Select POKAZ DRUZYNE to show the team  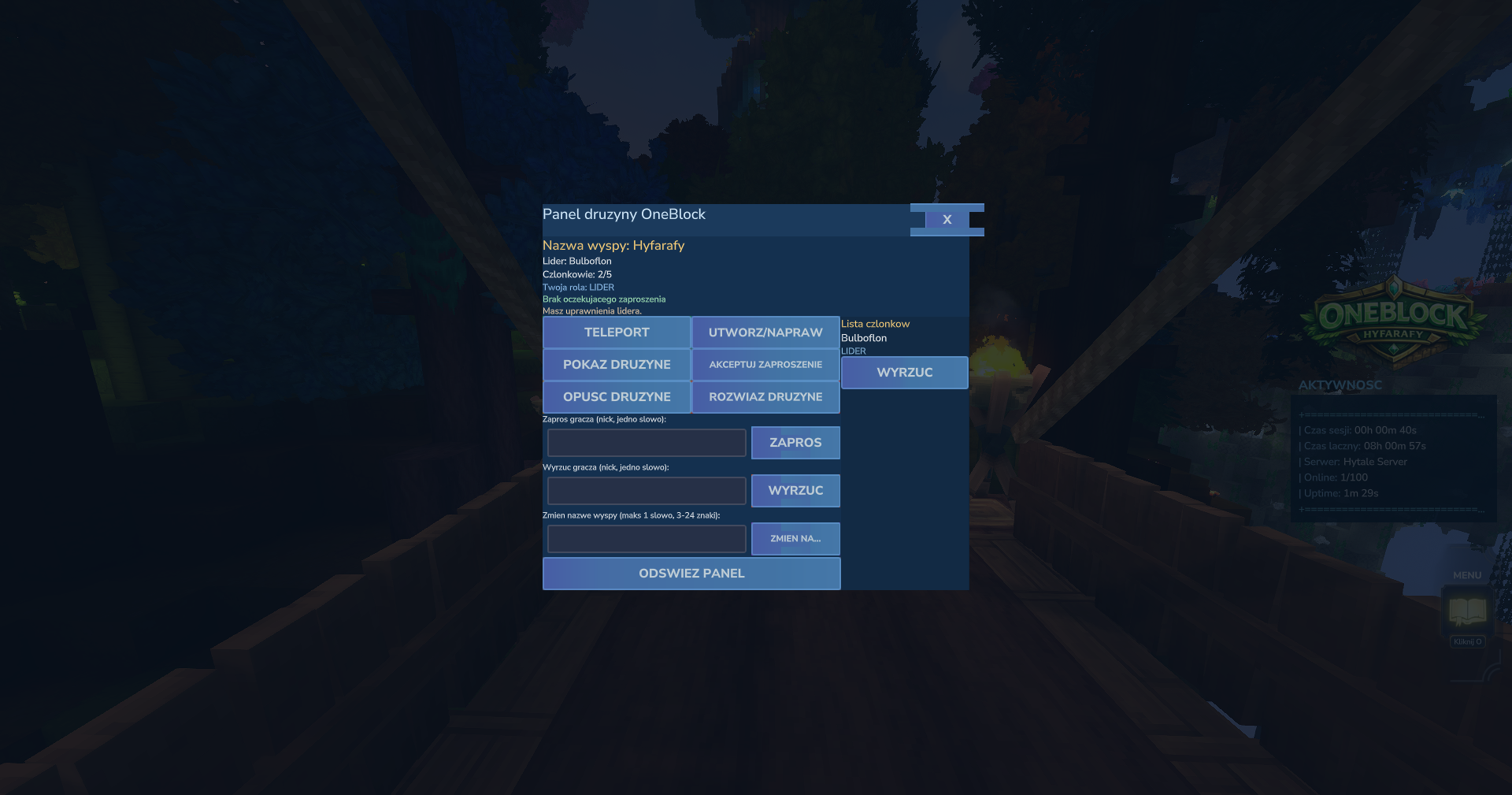coord(617,364)
